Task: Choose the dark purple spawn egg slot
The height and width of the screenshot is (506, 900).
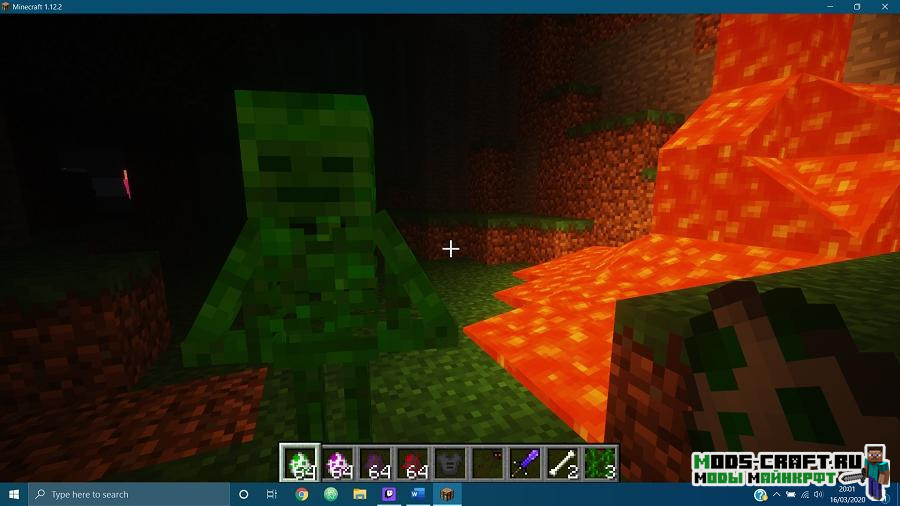Action: tap(375, 462)
